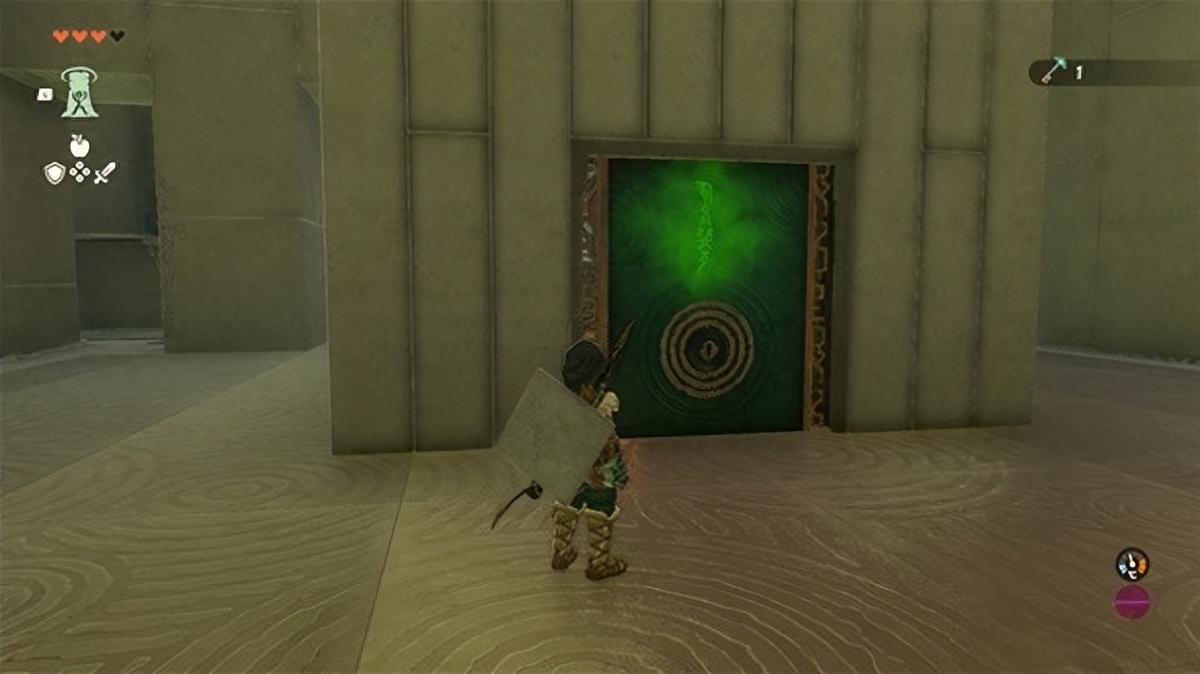Image resolution: width=1200 pixels, height=674 pixels.
Task: Click the temperature gauge icon
Action: click(x=1132, y=564)
